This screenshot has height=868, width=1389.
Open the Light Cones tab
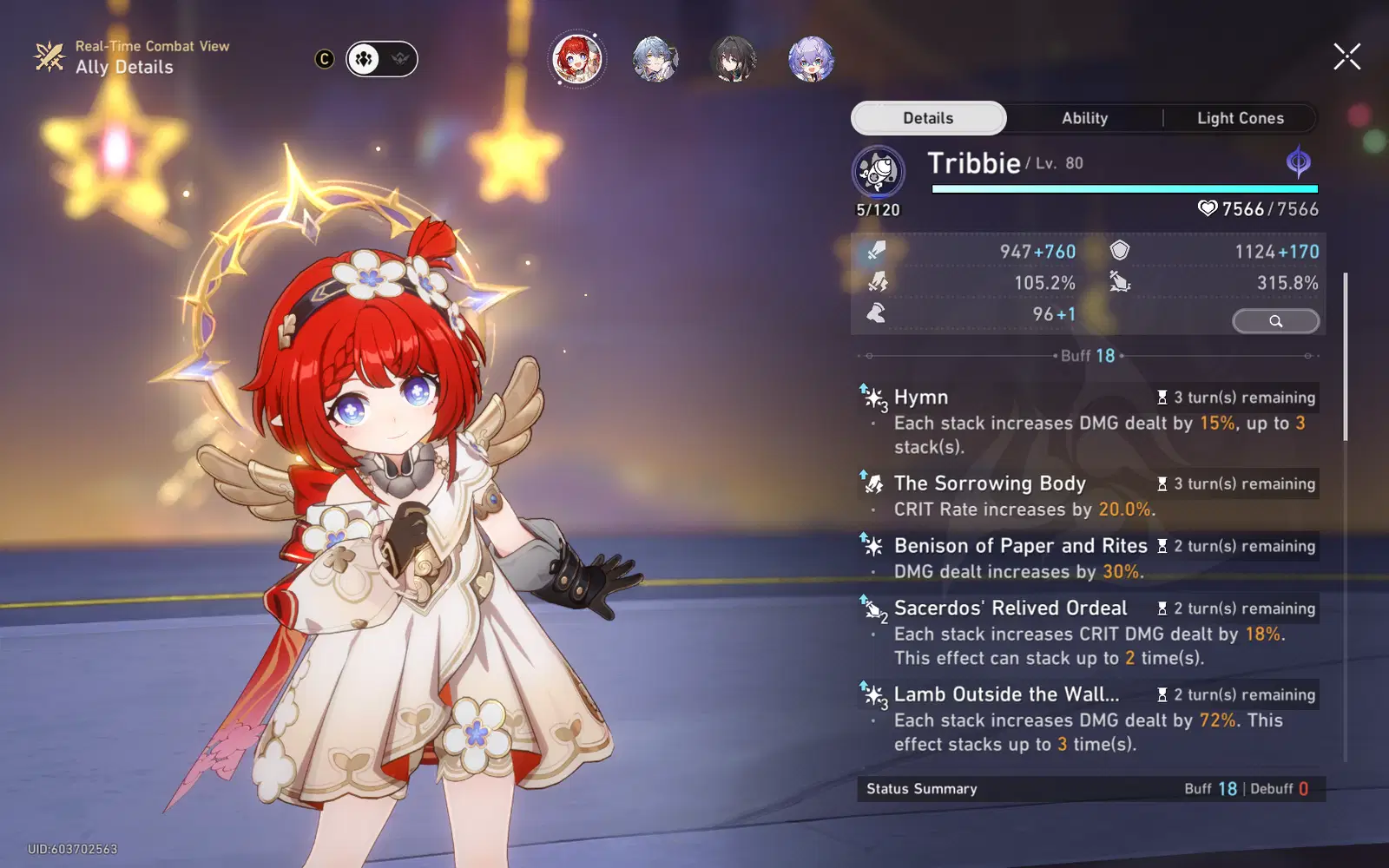coord(1240,118)
